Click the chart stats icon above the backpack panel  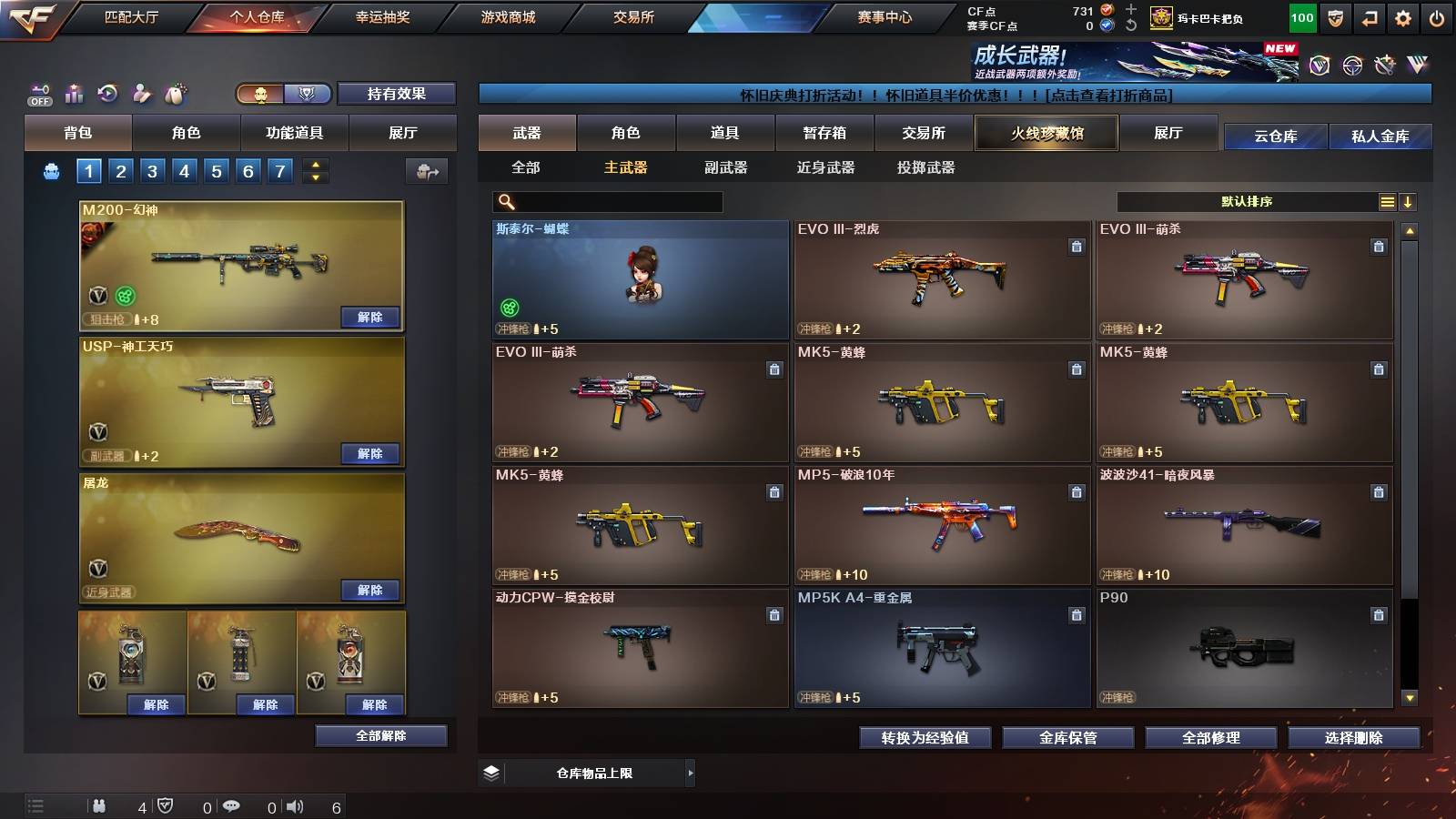point(75,92)
